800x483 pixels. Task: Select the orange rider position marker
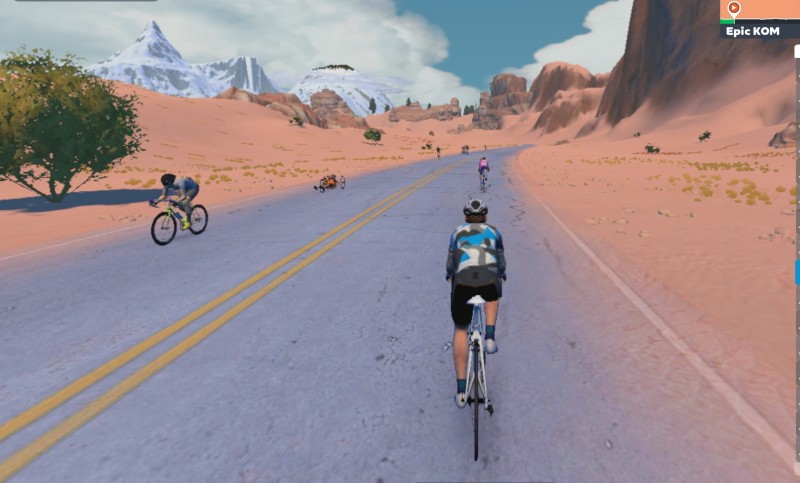(733, 9)
